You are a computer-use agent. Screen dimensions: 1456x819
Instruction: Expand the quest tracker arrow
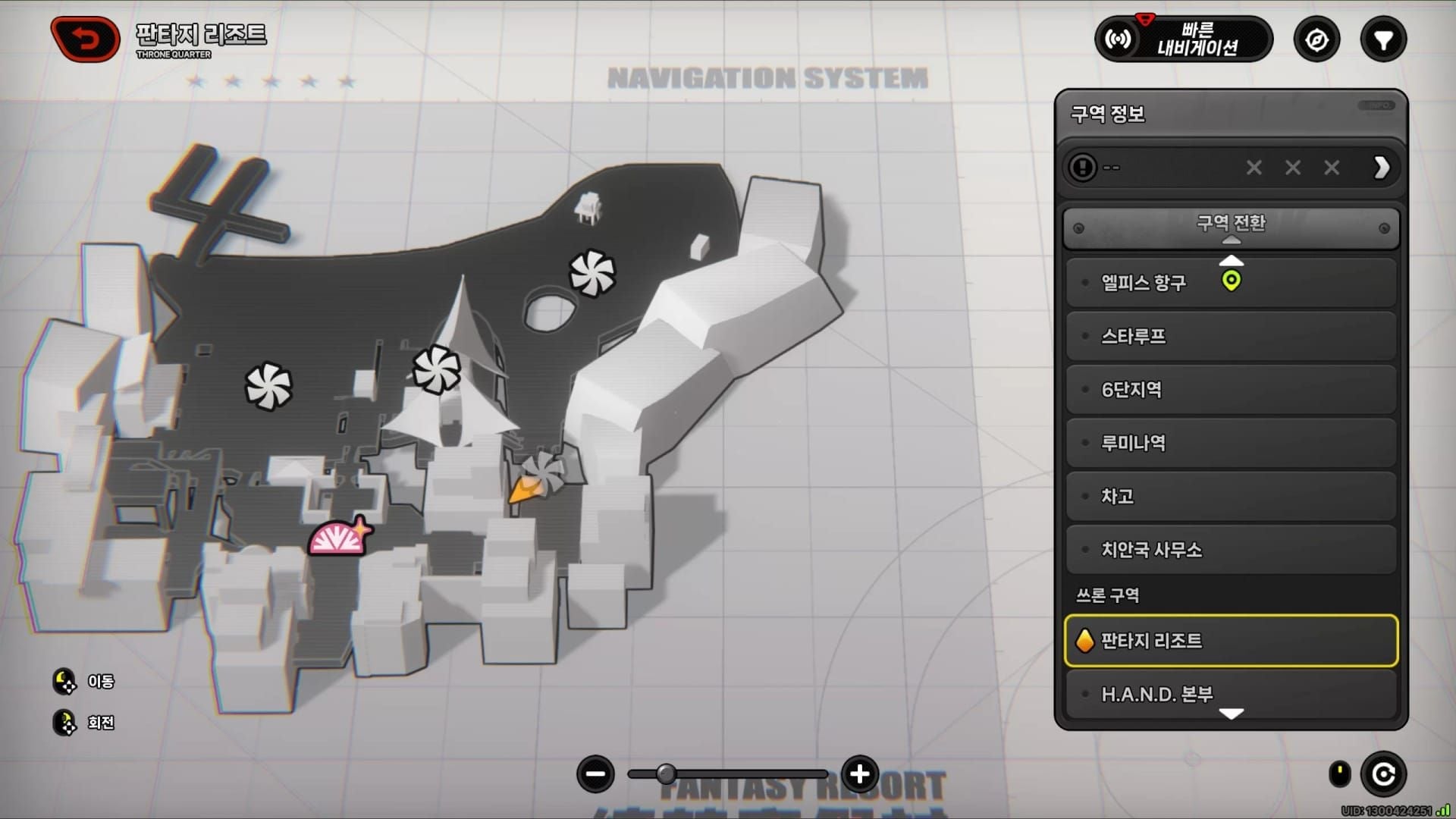click(1381, 168)
